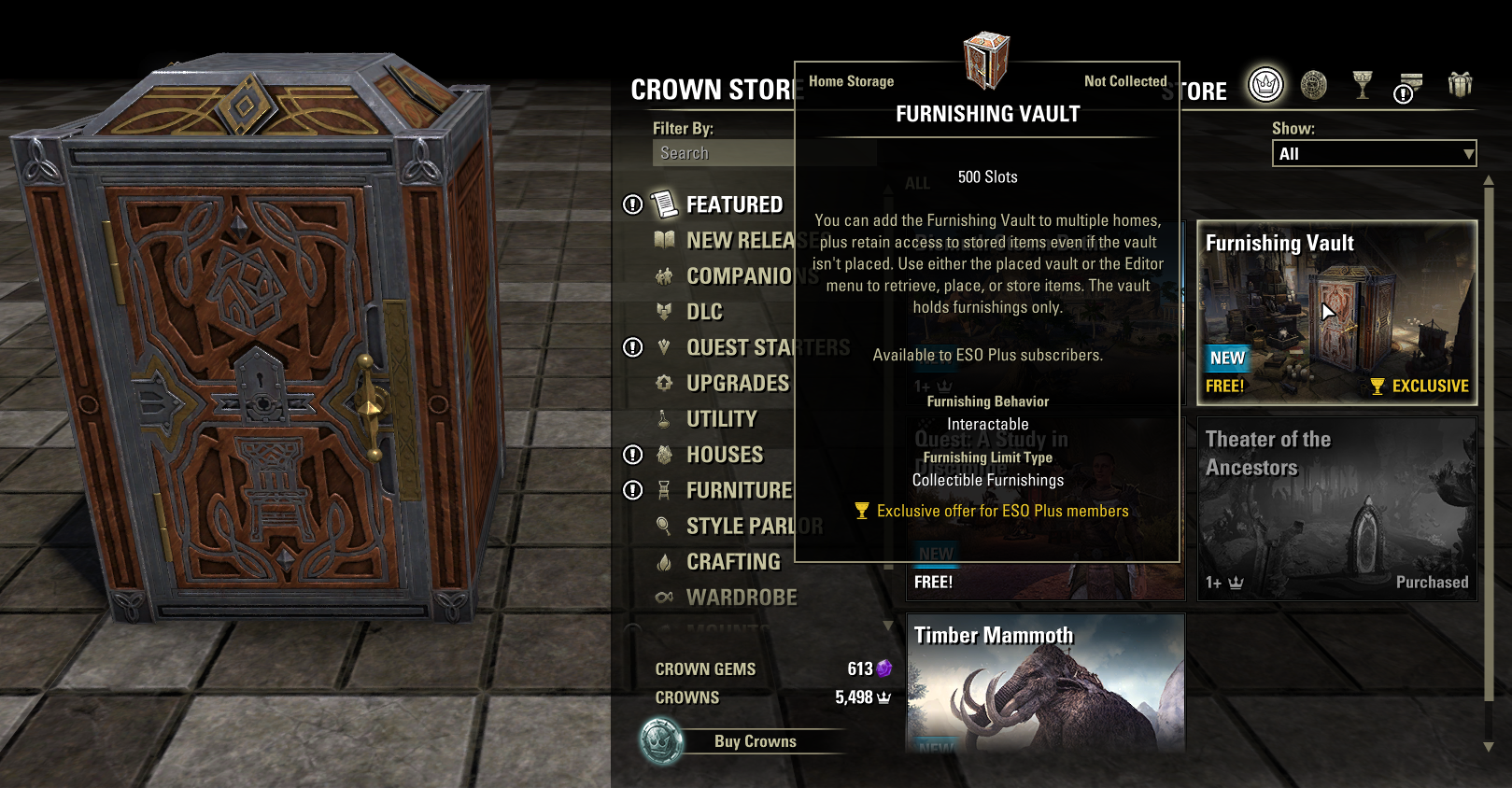Select the Style Parlor category
This screenshot has width=1512, height=788.
click(740, 527)
